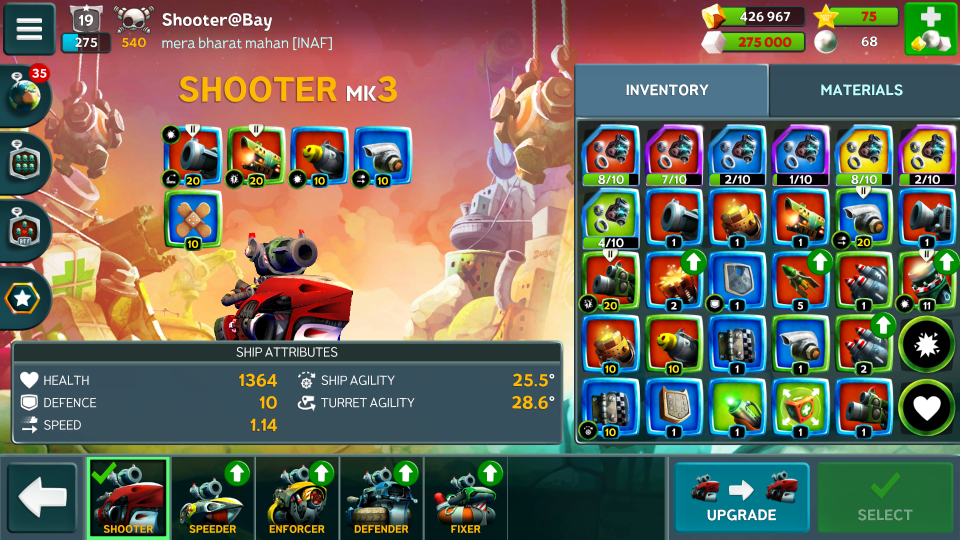Switch to the Fixer ship
The height and width of the screenshot is (540, 960).
pos(465,498)
